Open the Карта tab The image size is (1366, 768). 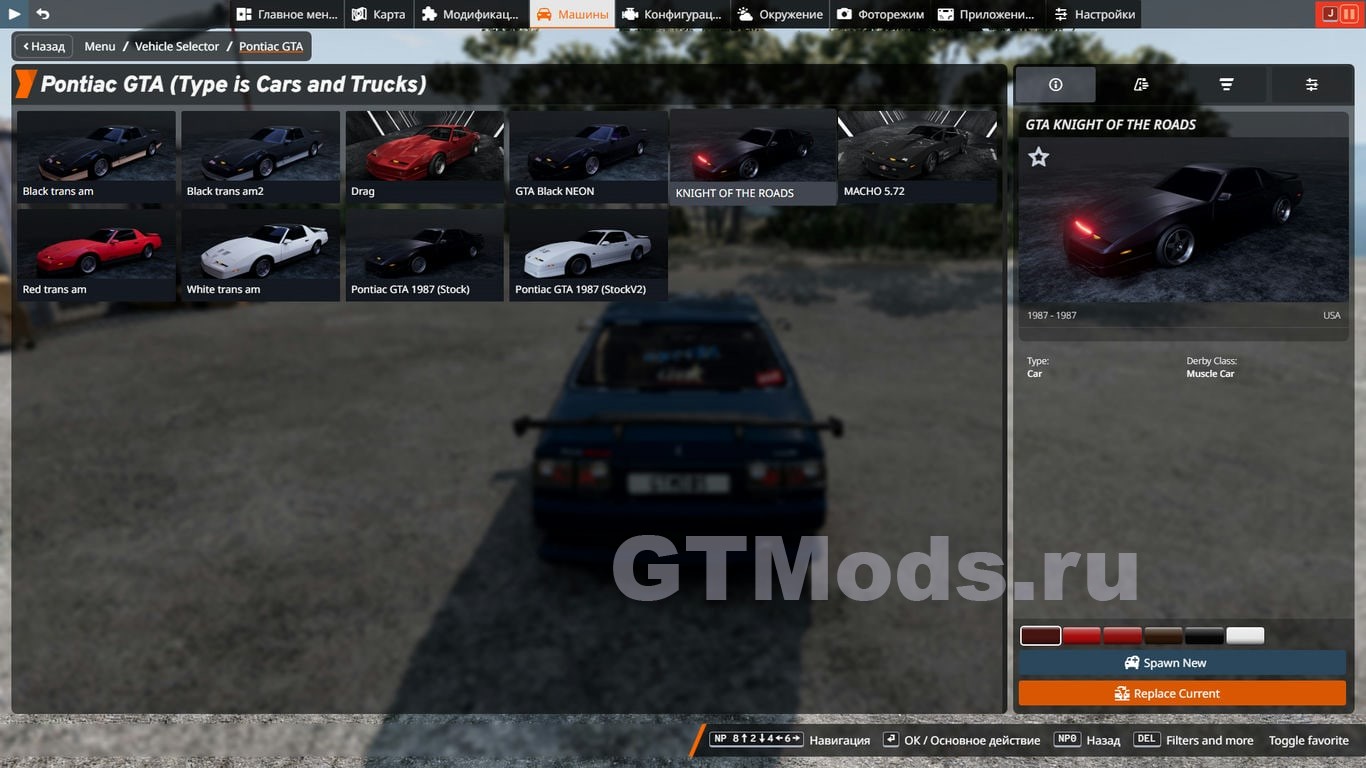(379, 14)
